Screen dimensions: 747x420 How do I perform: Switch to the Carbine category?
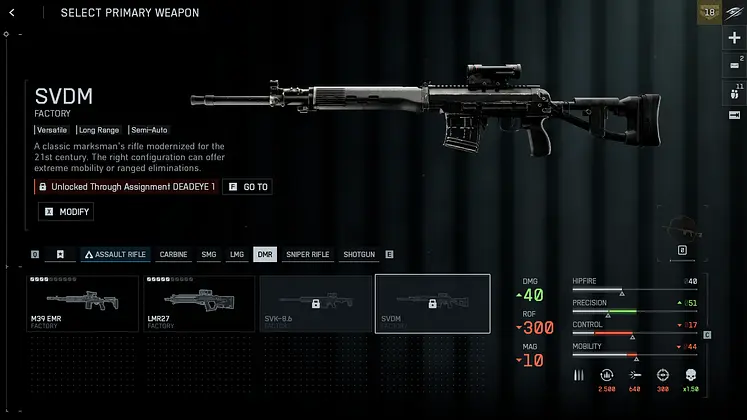coord(173,255)
